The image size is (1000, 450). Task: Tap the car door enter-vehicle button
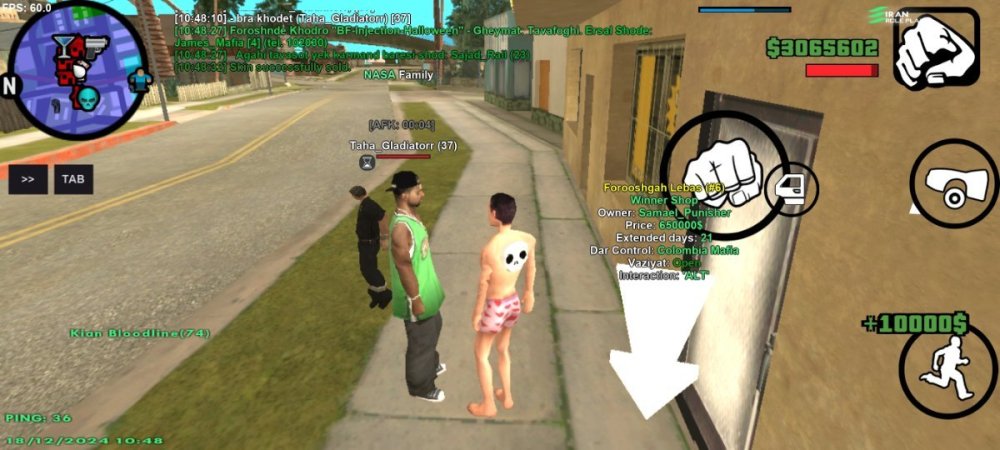(x=792, y=188)
